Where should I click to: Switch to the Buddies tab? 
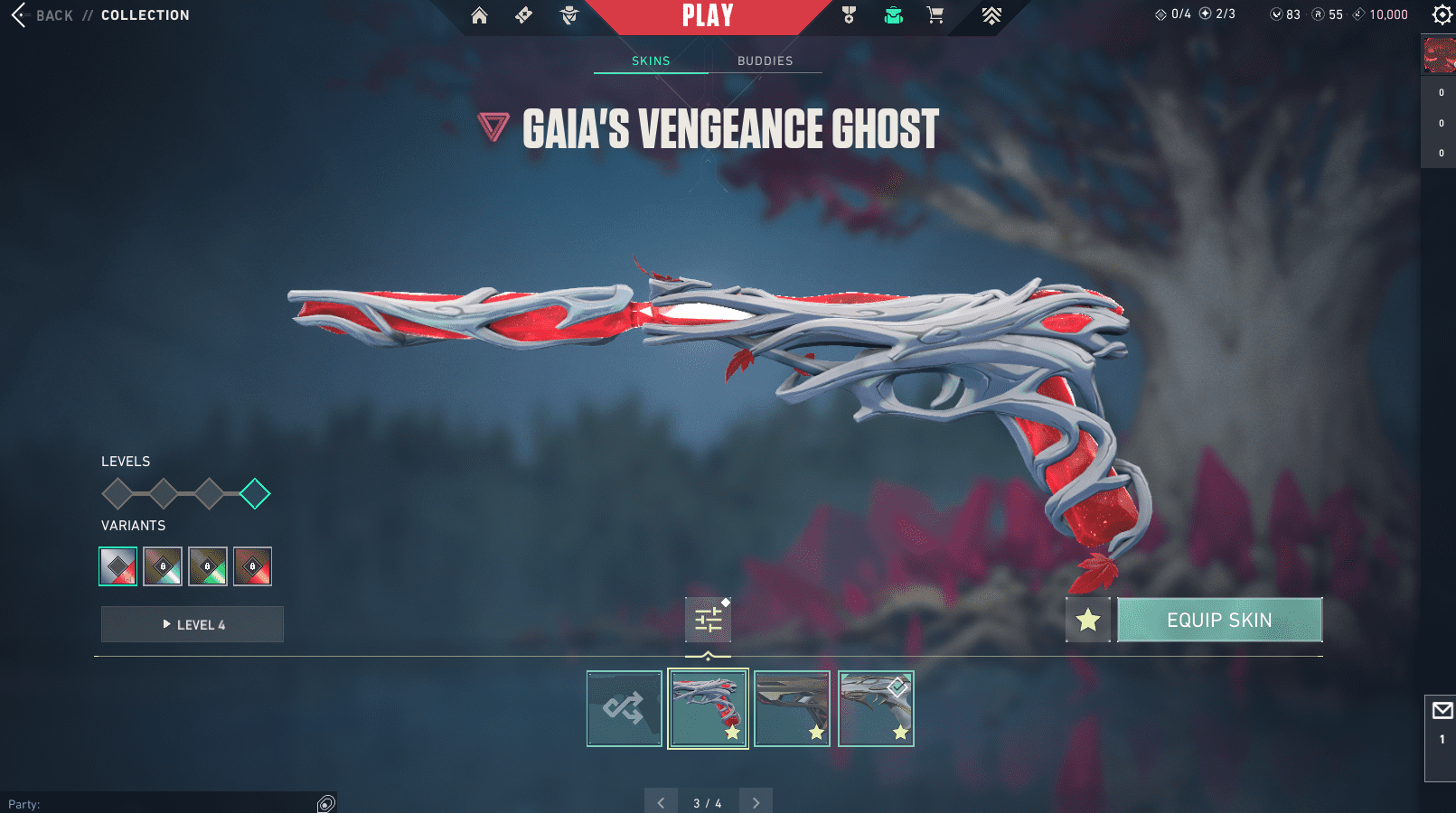click(x=765, y=61)
